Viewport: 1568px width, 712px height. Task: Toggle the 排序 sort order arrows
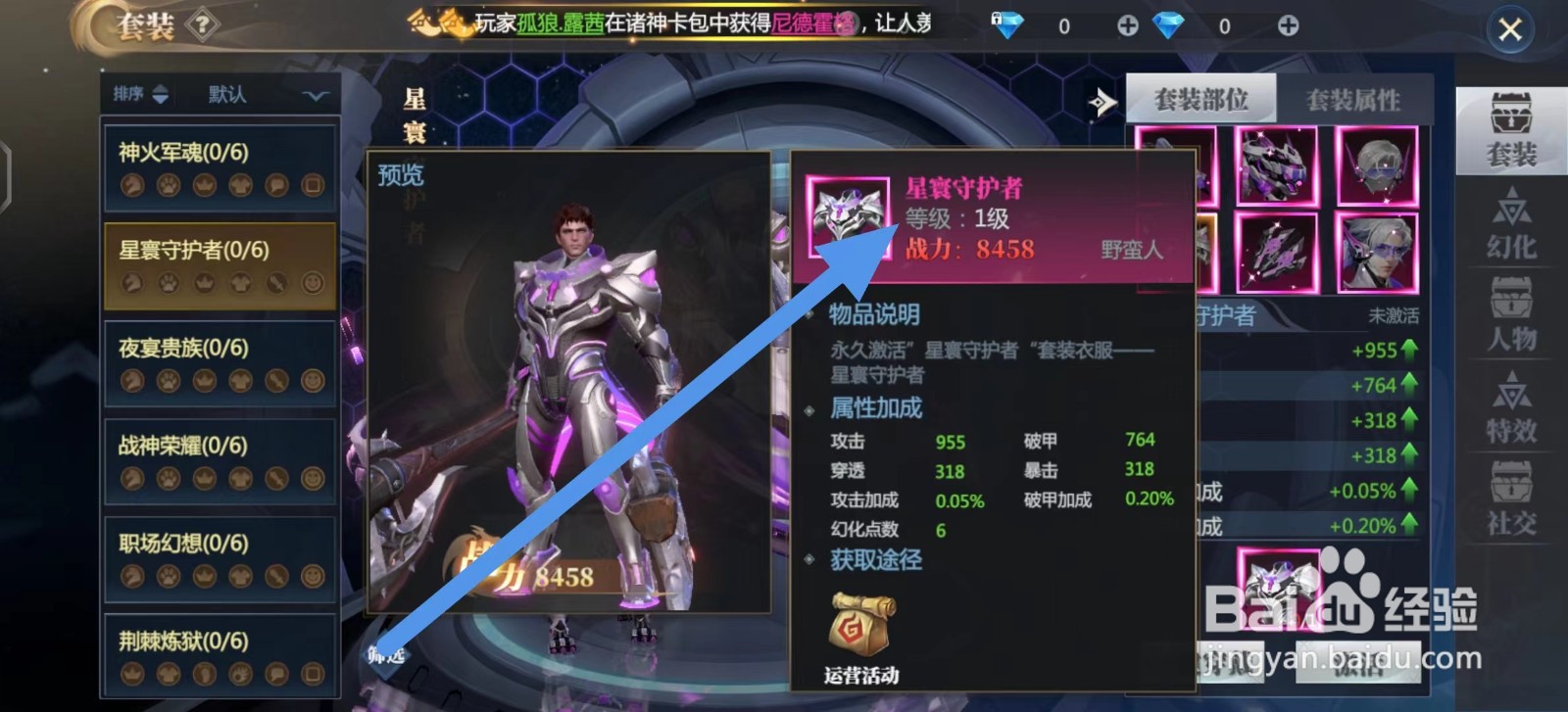[162, 94]
